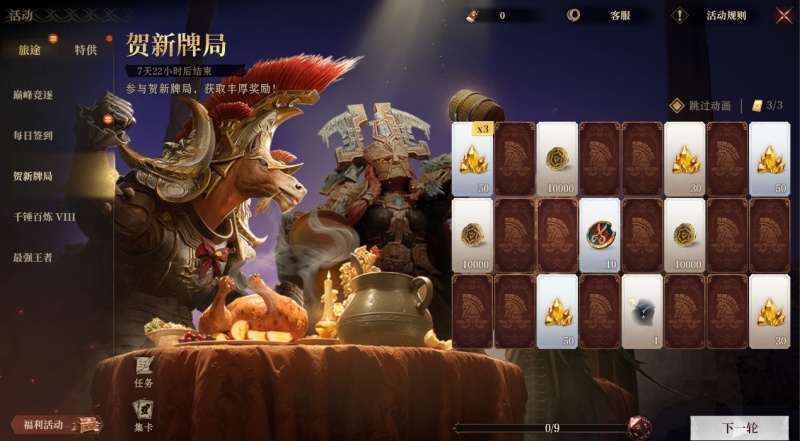Viewport: 800px width, 441px height.
Task: Select the dark item card showing 1
Action: pos(642,311)
